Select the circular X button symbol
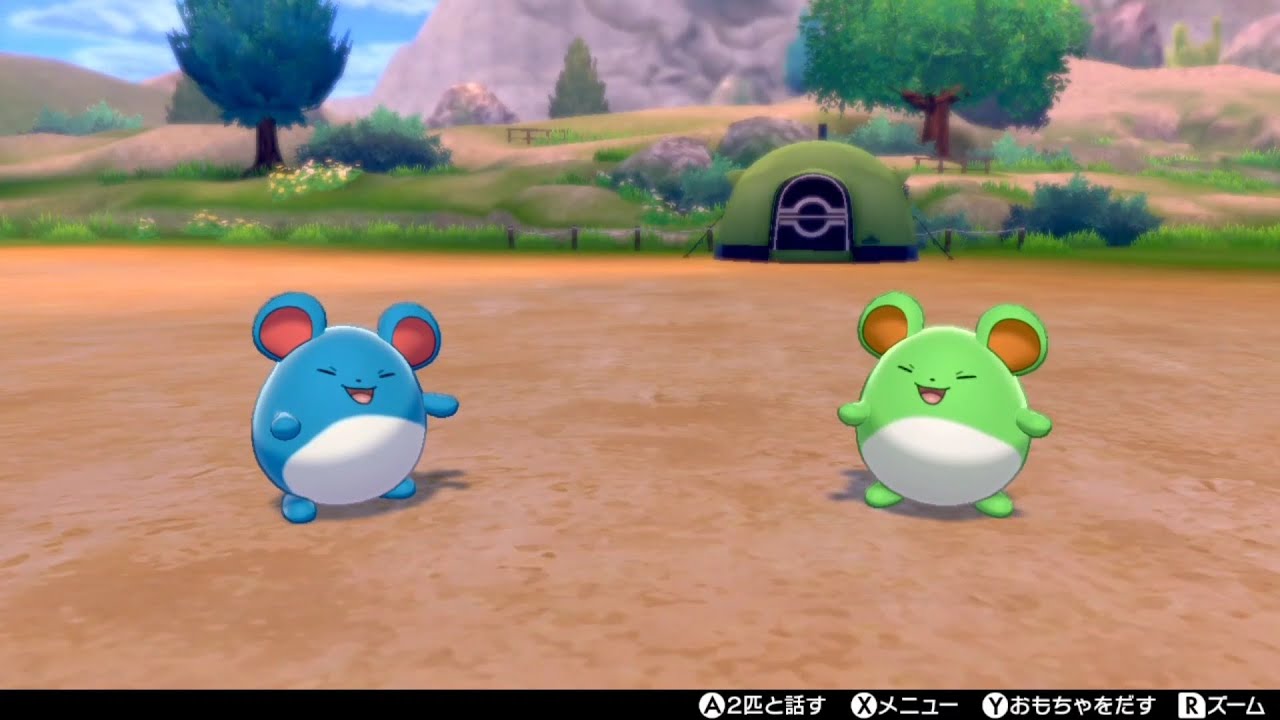The image size is (1280, 720). (866, 703)
